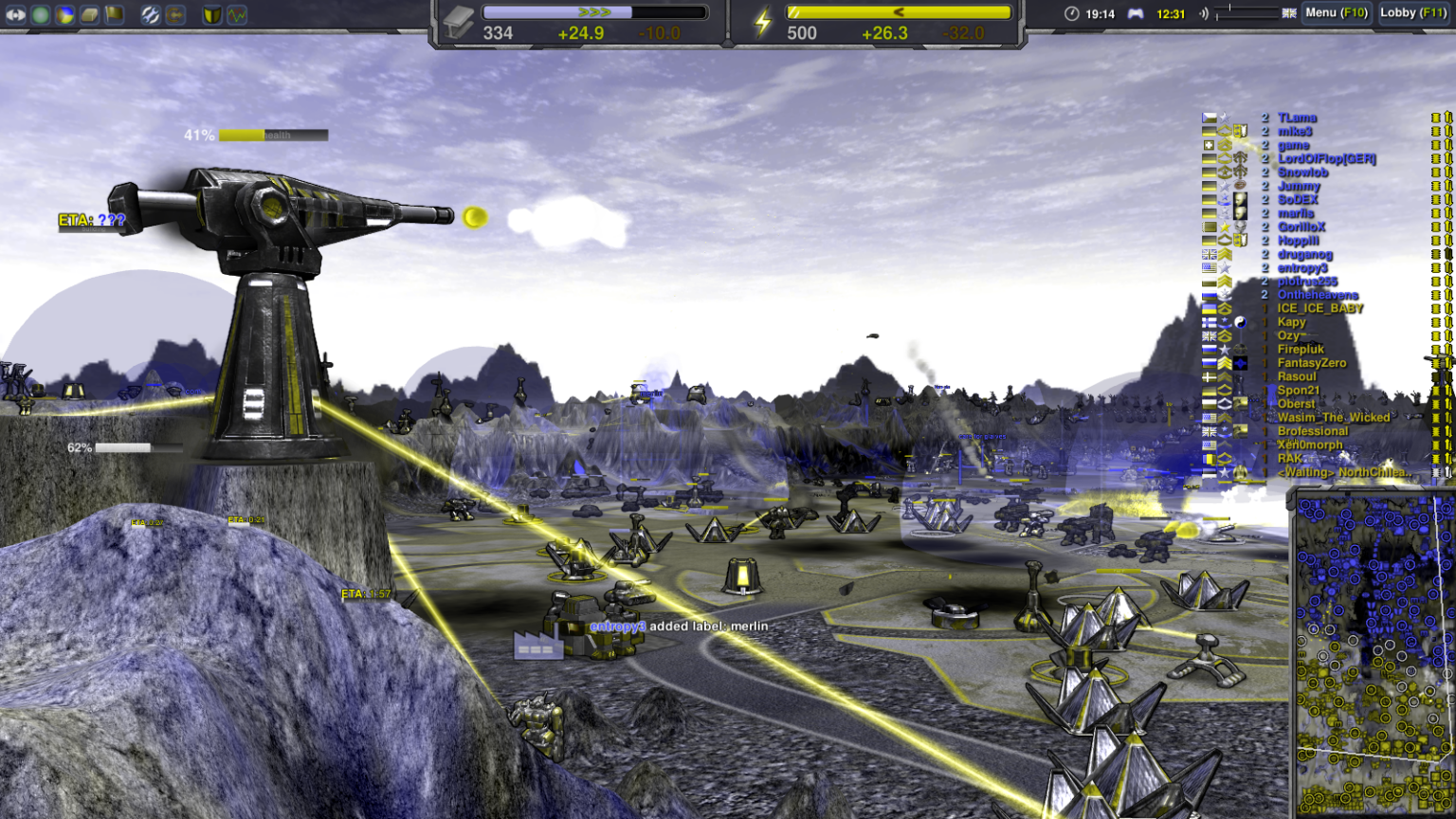Open settings via the wrench icon

pyautogui.click(x=152, y=13)
